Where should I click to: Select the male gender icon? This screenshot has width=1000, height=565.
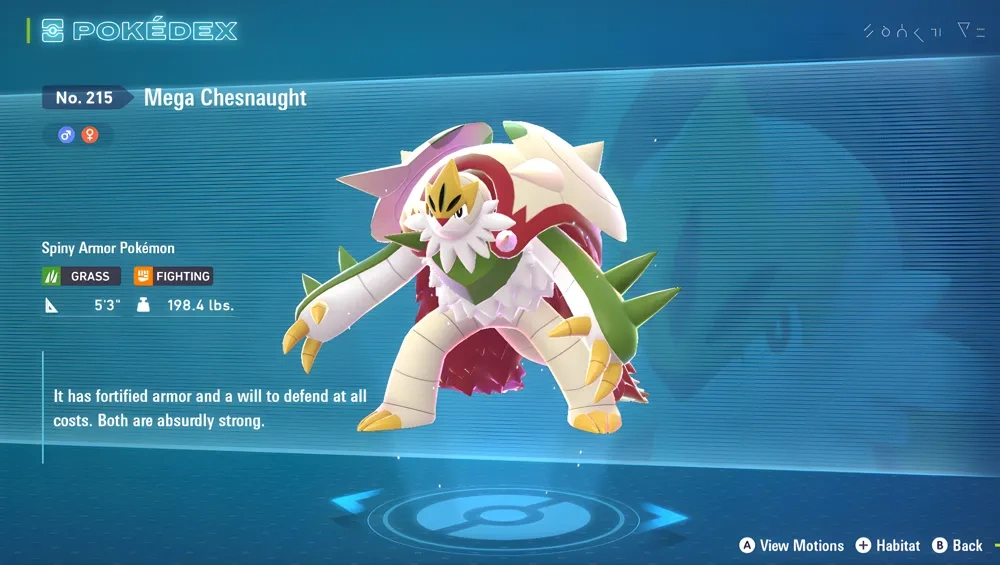(x=67, y=134)
